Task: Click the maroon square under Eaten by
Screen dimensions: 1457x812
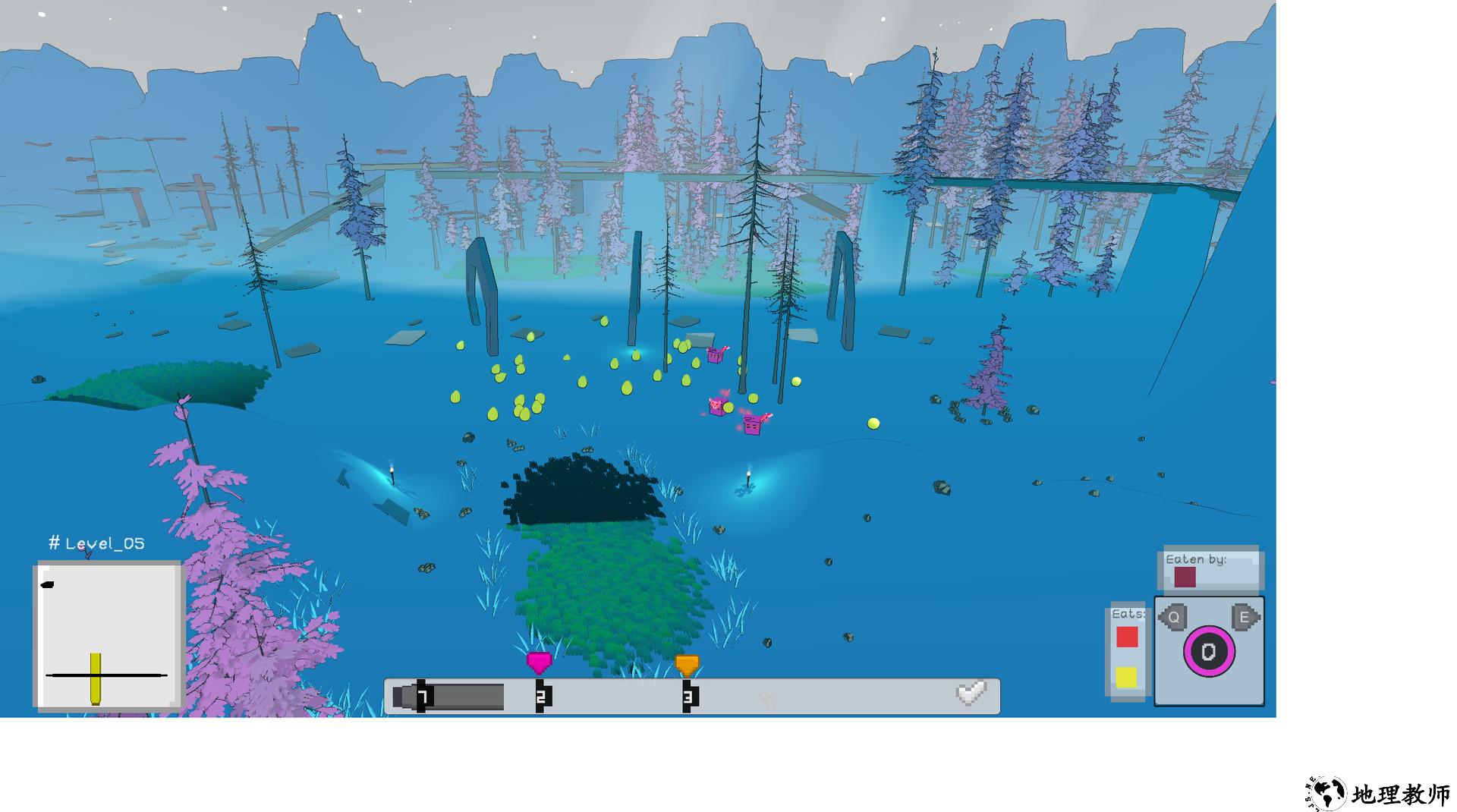Action: click(1185, 578)
